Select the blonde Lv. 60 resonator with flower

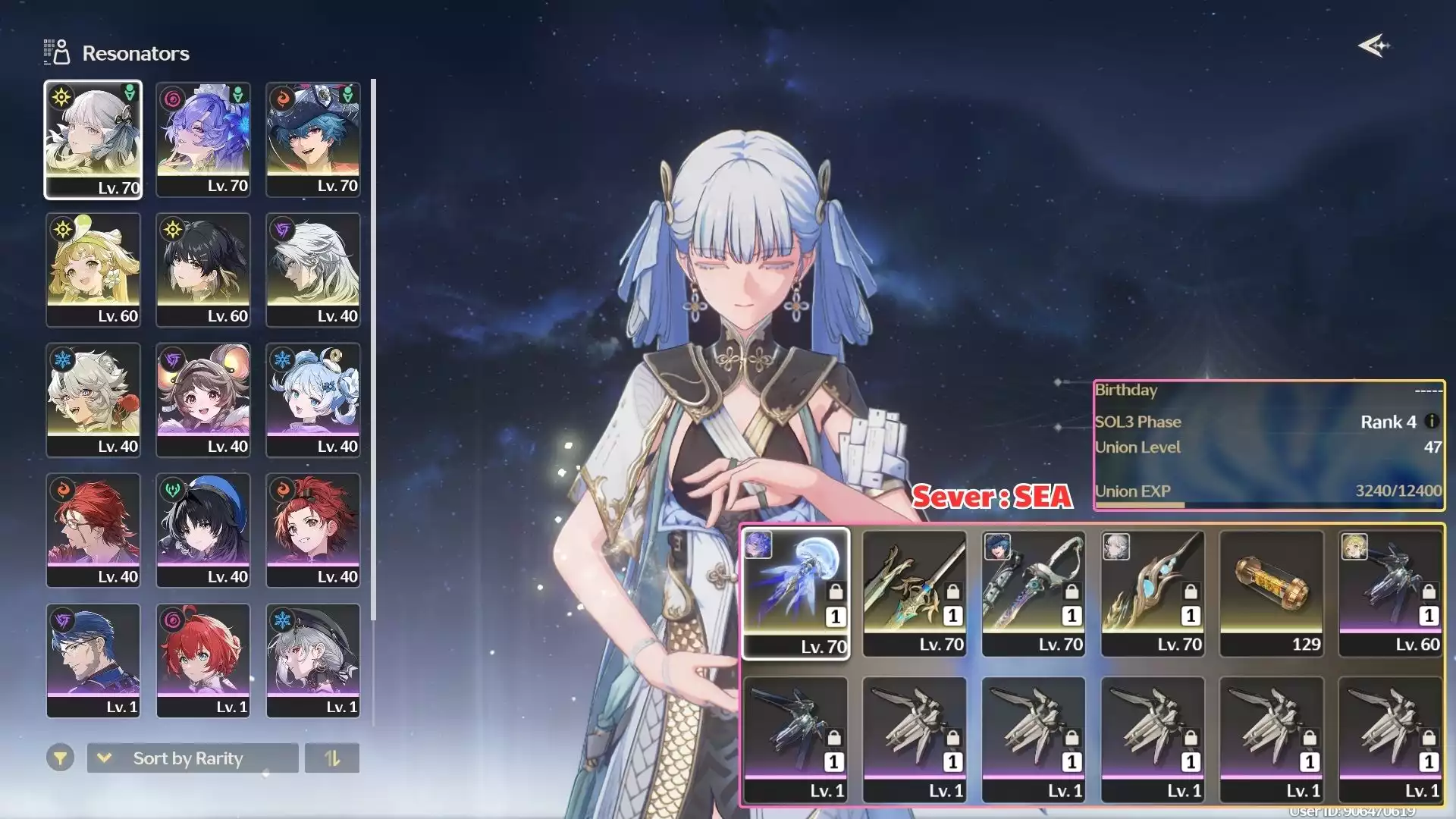(x=93, y=270)
